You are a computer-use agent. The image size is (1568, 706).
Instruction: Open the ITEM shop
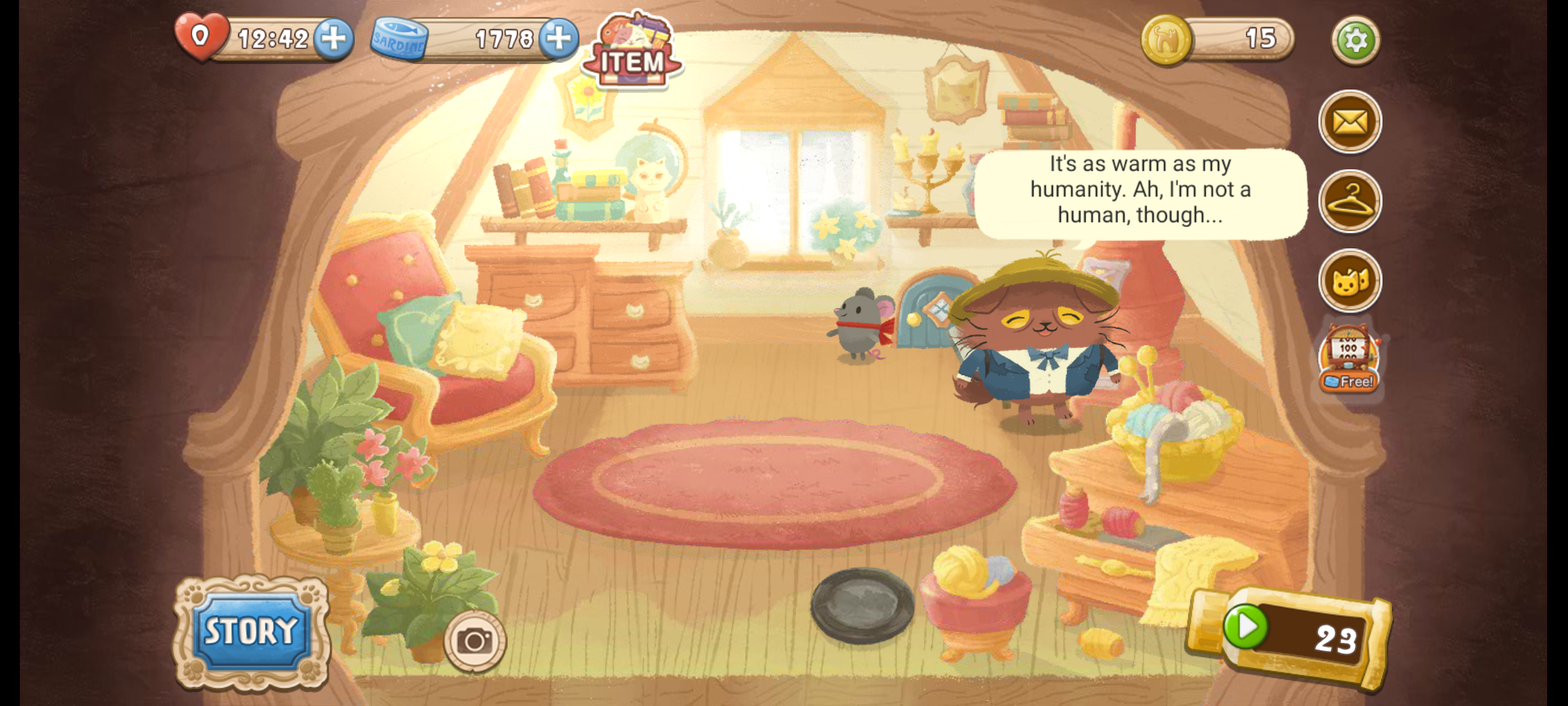click(632, 52)
